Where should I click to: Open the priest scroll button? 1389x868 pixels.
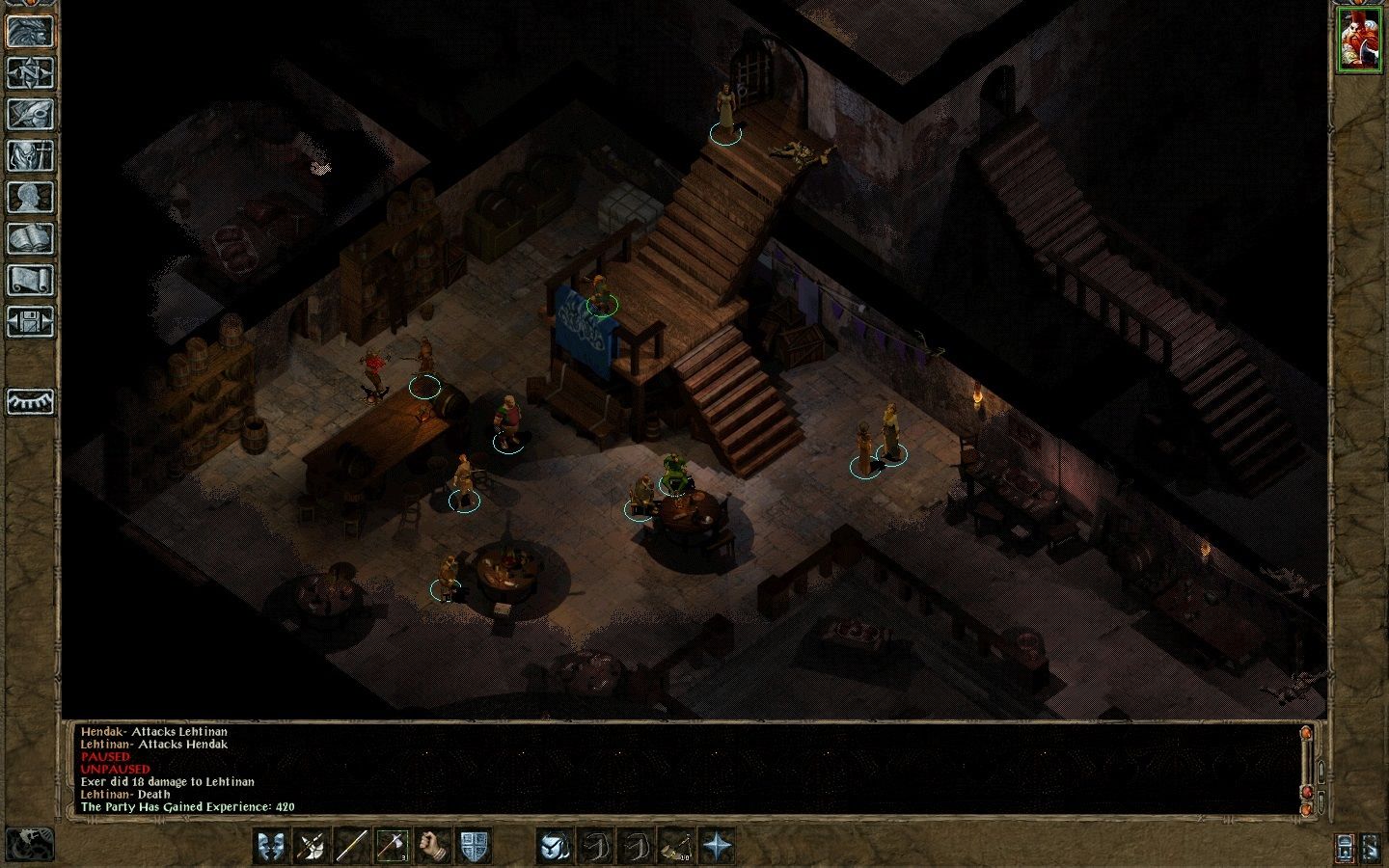30,280
